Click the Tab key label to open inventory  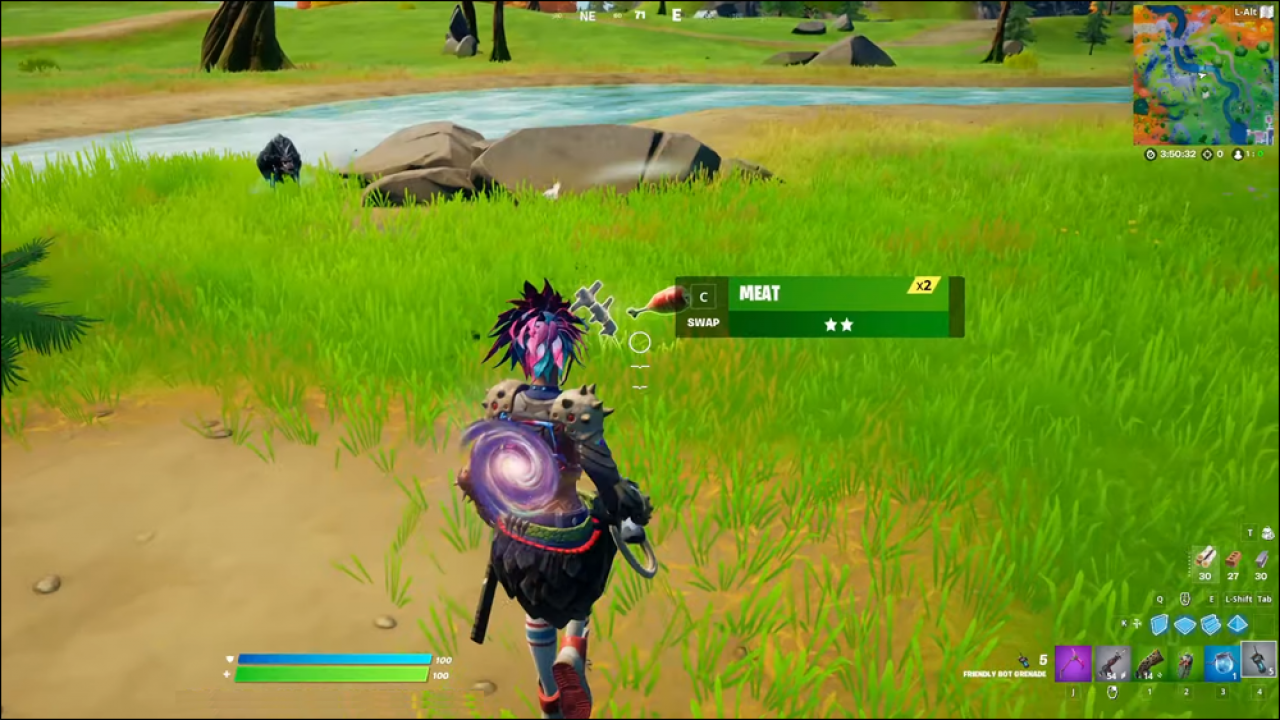pos(1263,599)
